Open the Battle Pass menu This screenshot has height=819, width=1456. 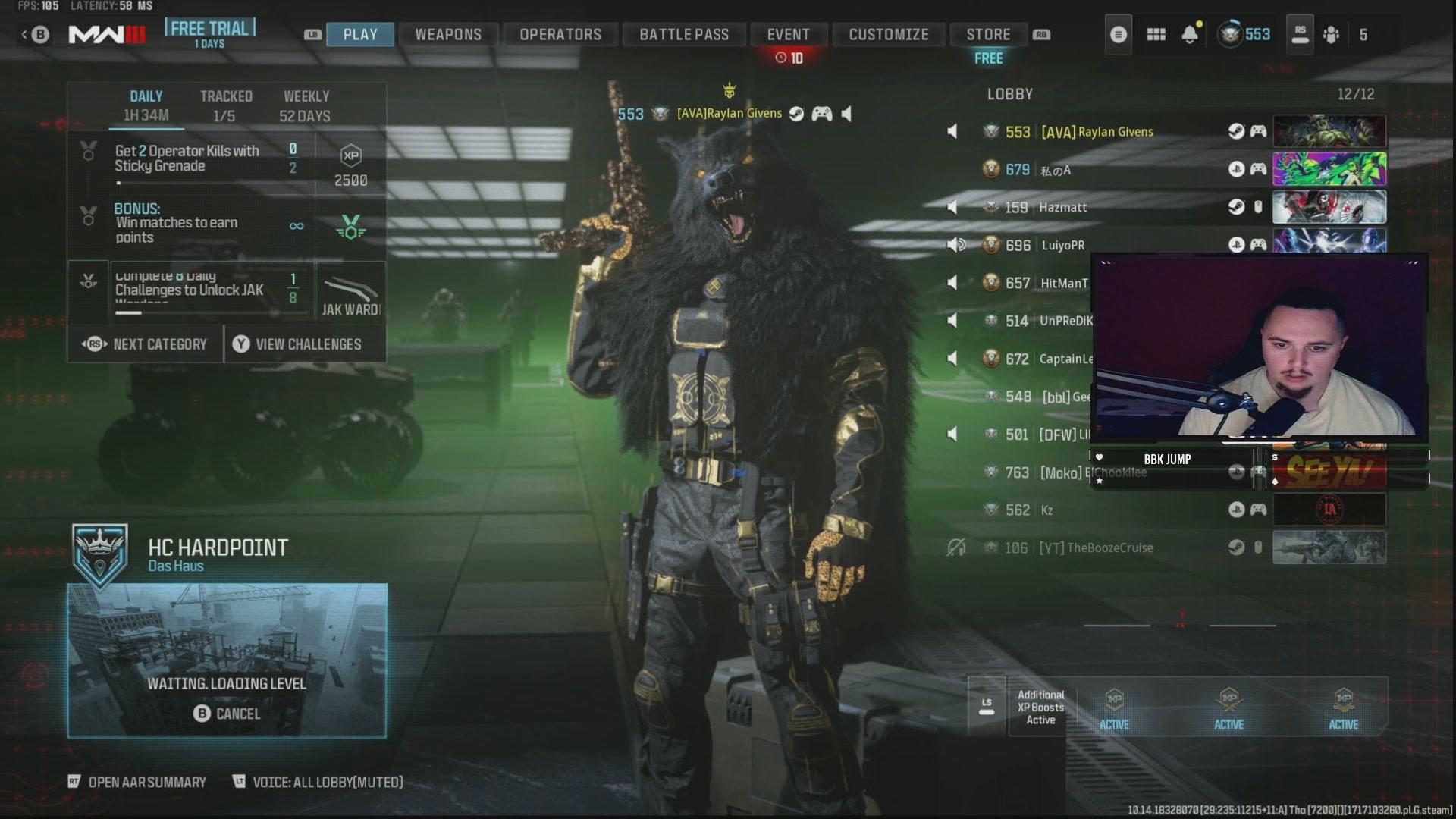pyautogui.click(x=683, y=34)
